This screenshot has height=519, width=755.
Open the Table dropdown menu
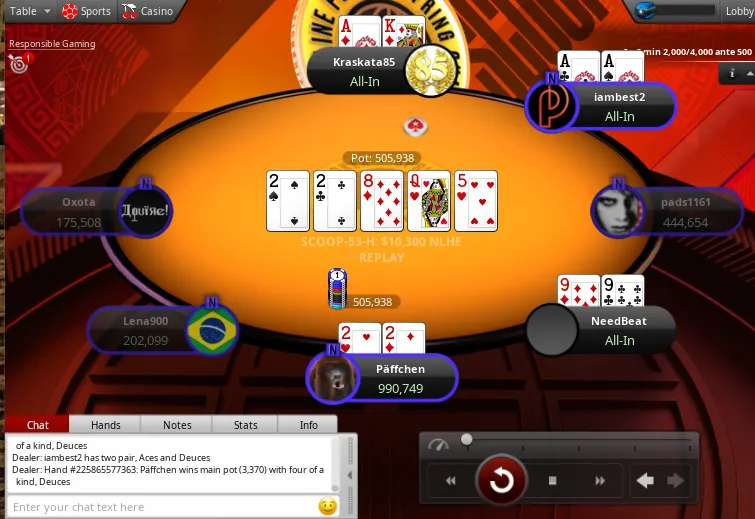27,11
